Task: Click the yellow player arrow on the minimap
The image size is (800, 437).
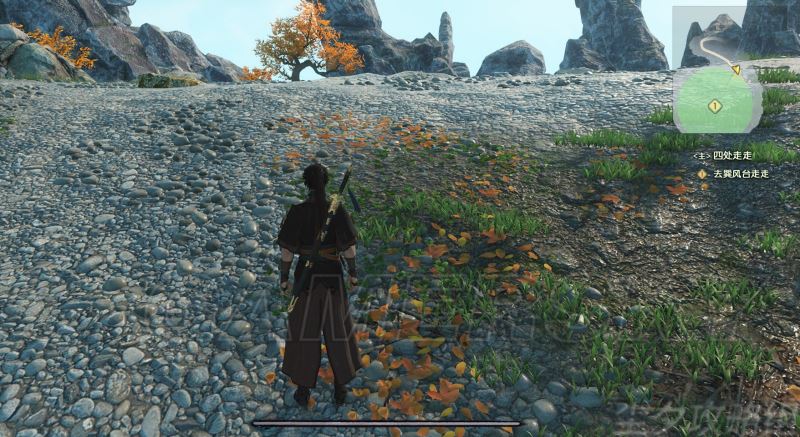Action: tap(736, 70)
